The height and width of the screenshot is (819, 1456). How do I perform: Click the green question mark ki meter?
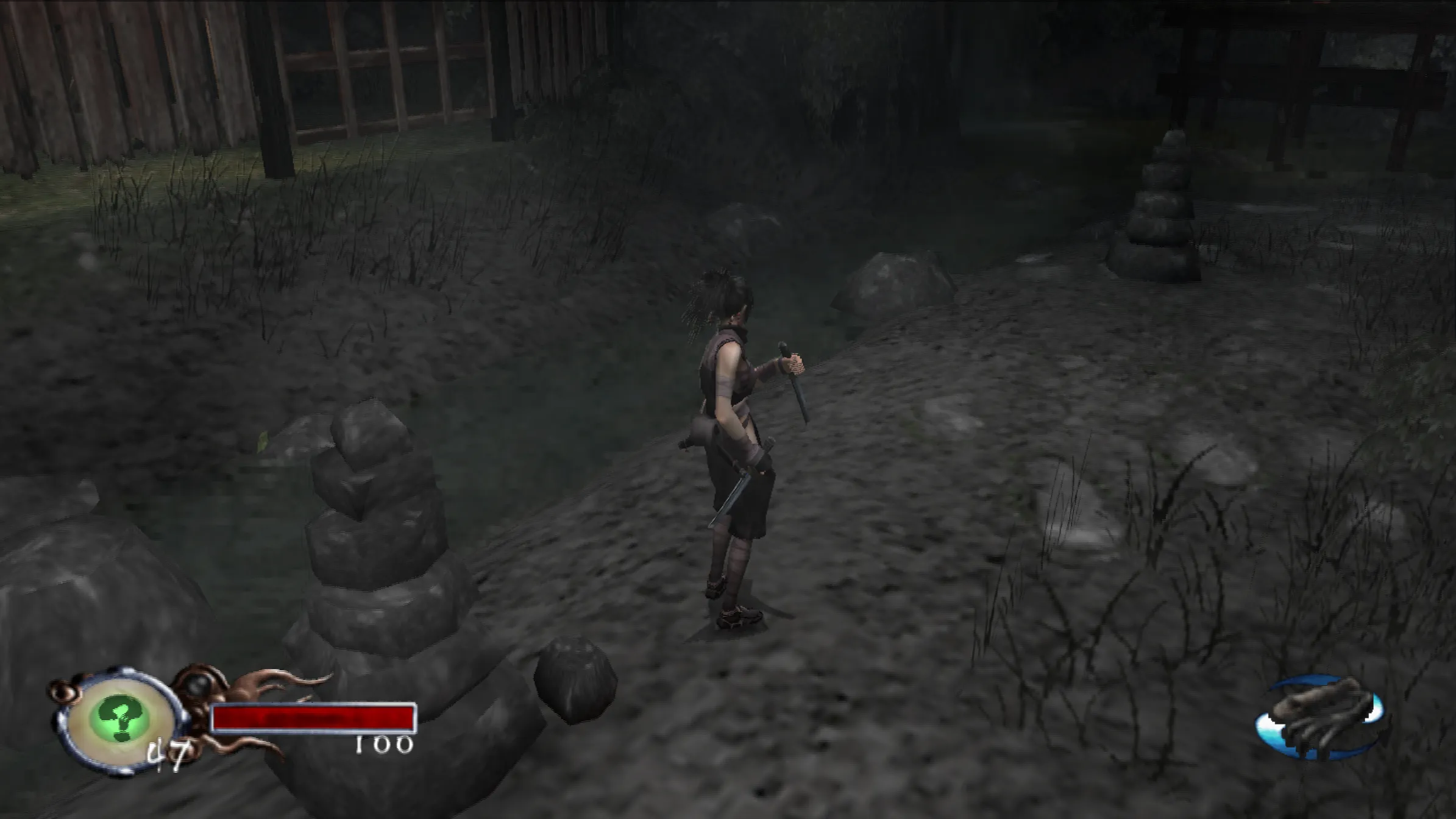[121, 720]
